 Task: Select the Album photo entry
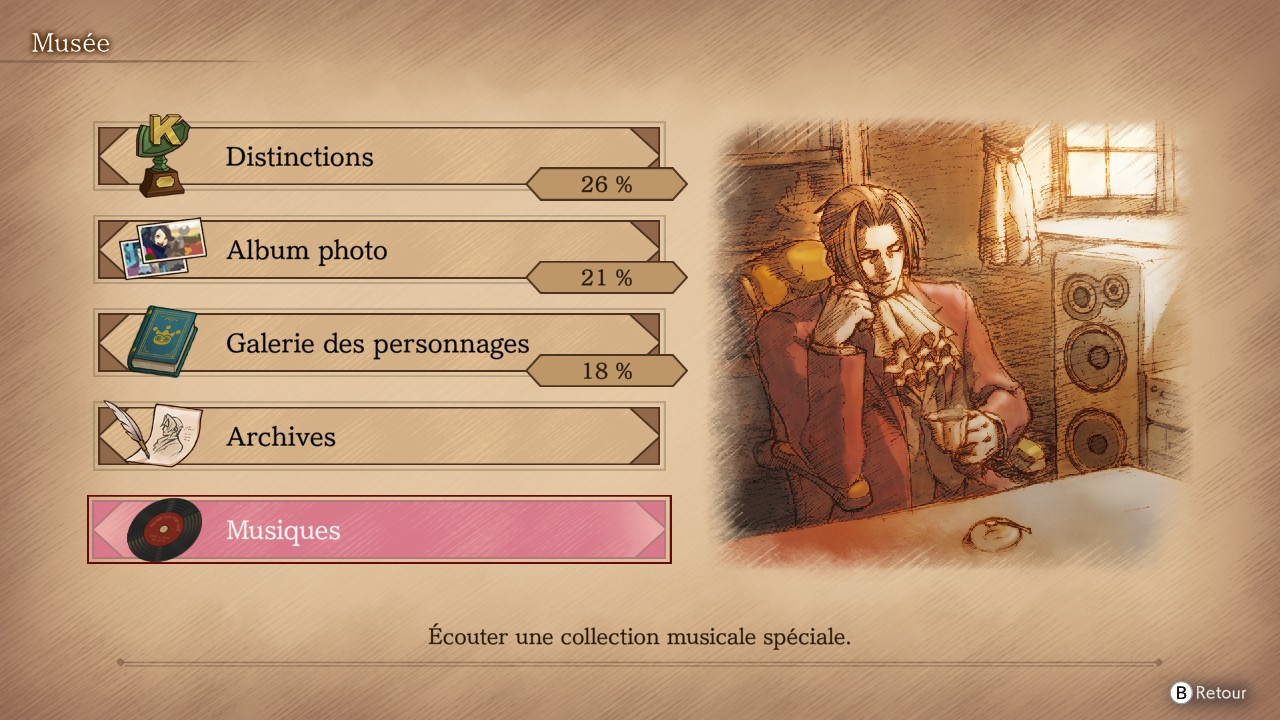378,250
